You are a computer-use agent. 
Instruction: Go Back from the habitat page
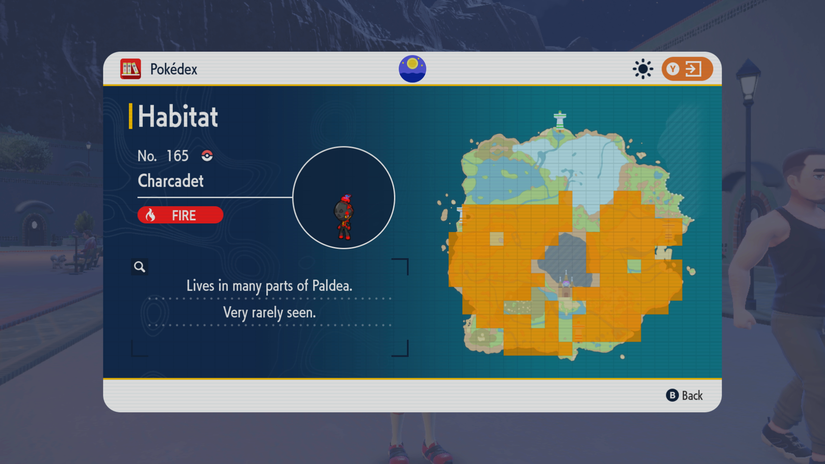(685, 395)
